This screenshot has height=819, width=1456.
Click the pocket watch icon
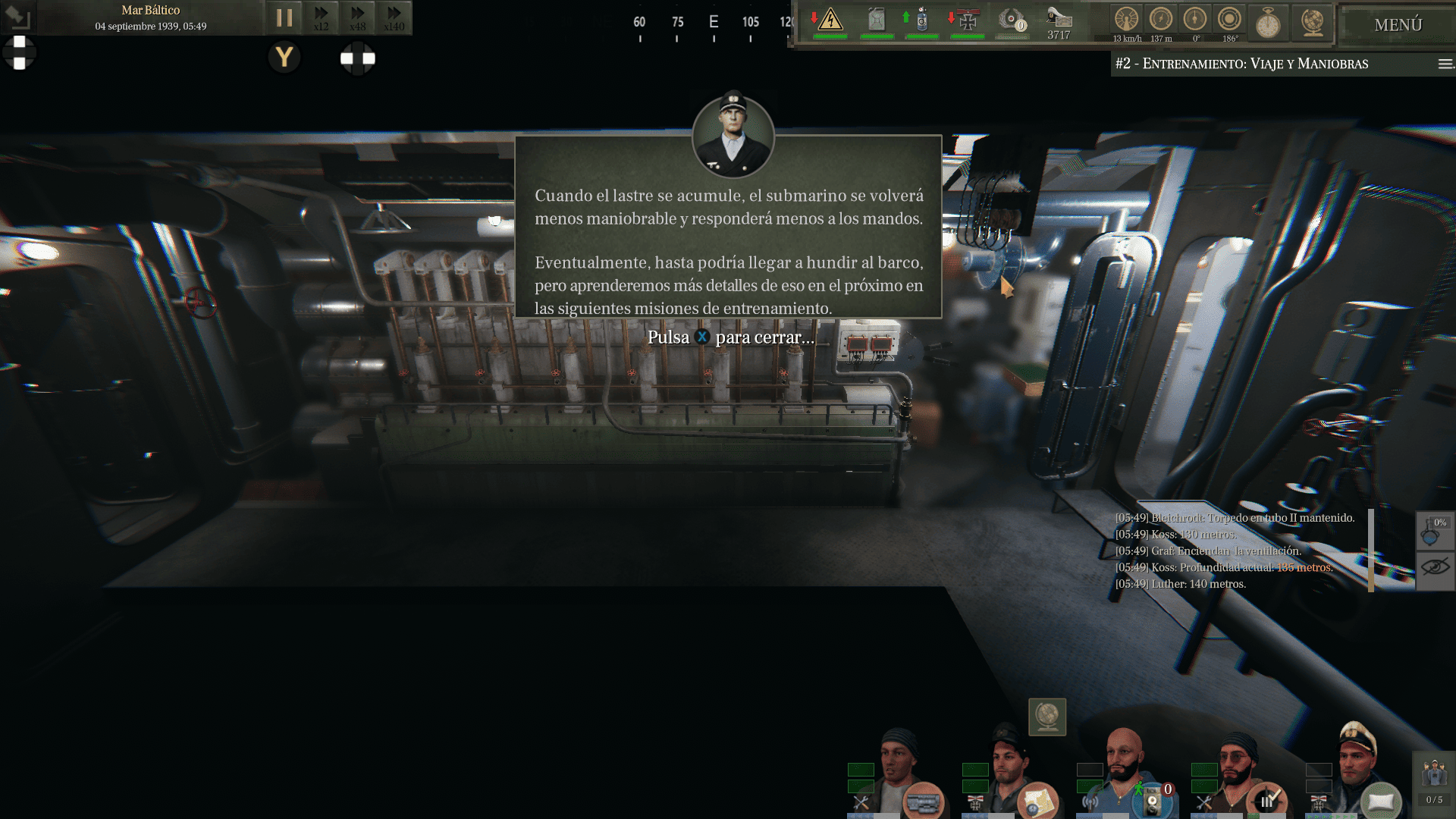click(x=1268, y=23)
